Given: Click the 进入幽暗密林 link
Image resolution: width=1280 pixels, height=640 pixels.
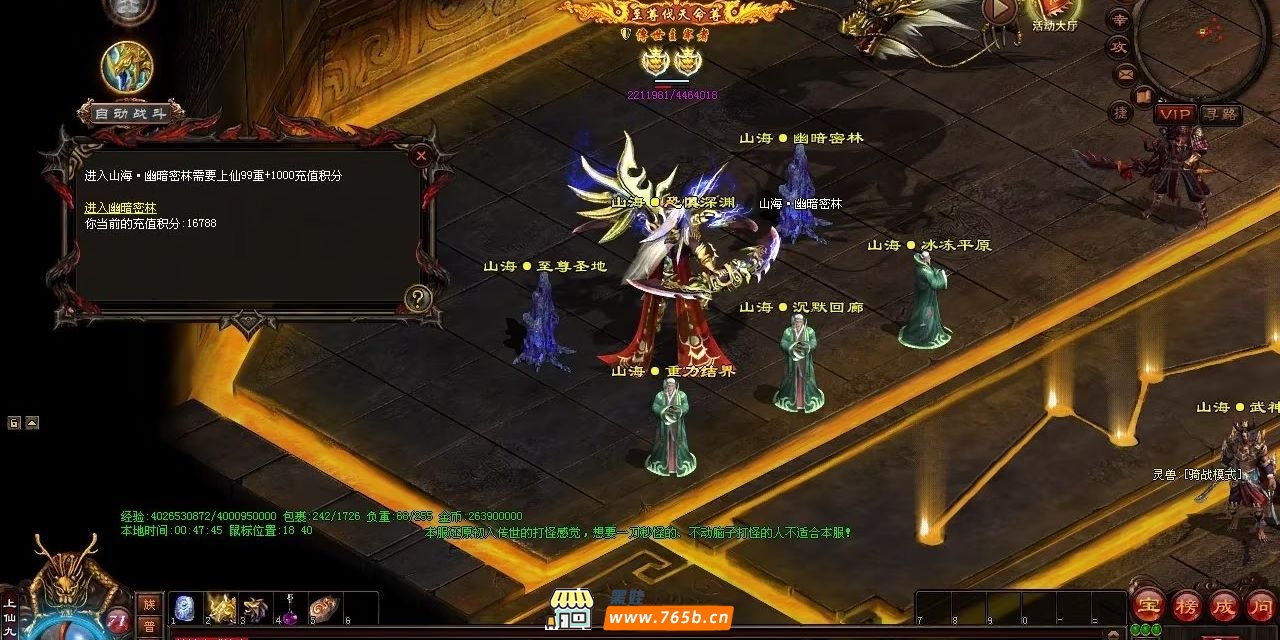Looking at the screenshot, I should pyautogui.click(x=120, y=207).
